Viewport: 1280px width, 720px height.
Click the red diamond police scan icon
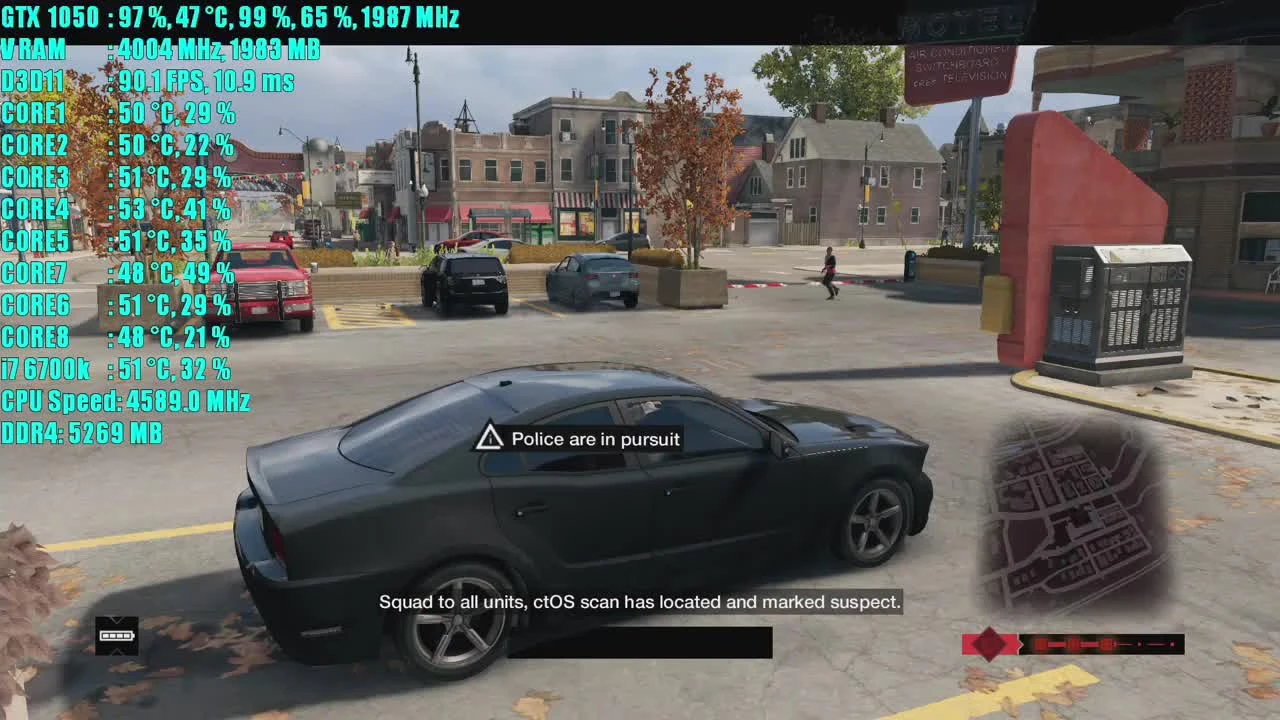(x=990, y=644)
